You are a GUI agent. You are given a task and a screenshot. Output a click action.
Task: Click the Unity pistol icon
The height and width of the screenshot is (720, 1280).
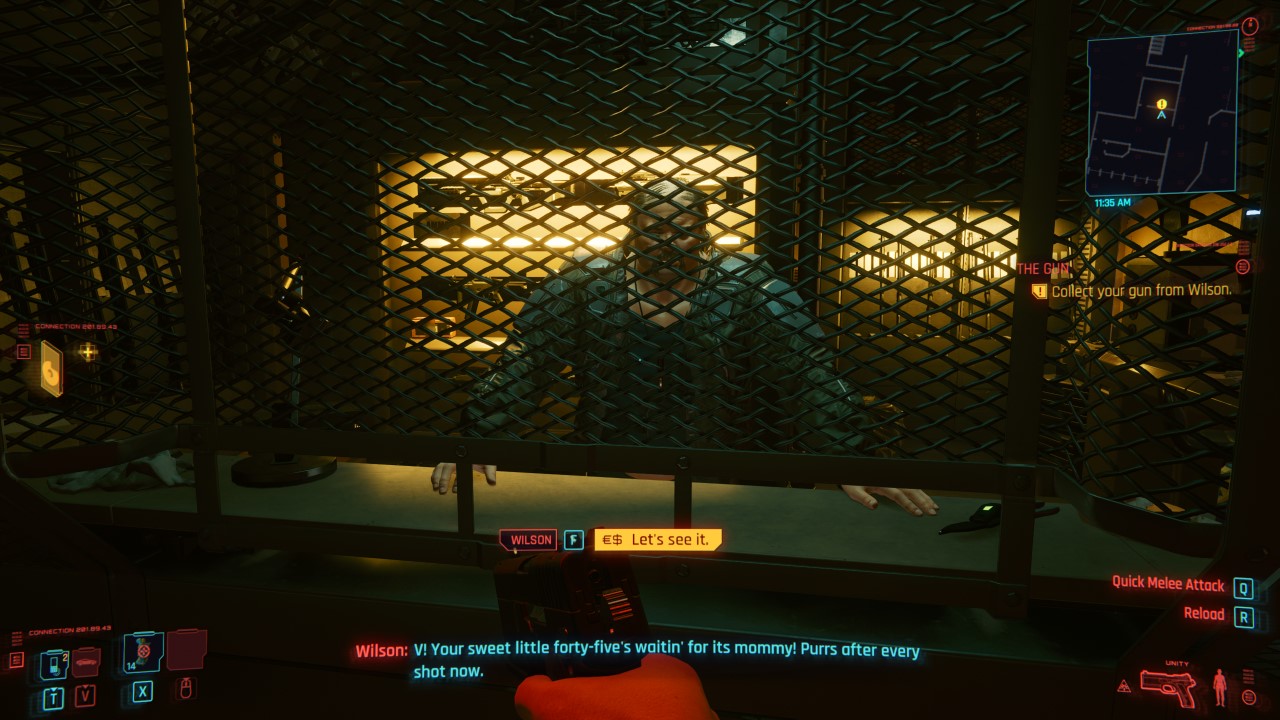click(1168, 690)
